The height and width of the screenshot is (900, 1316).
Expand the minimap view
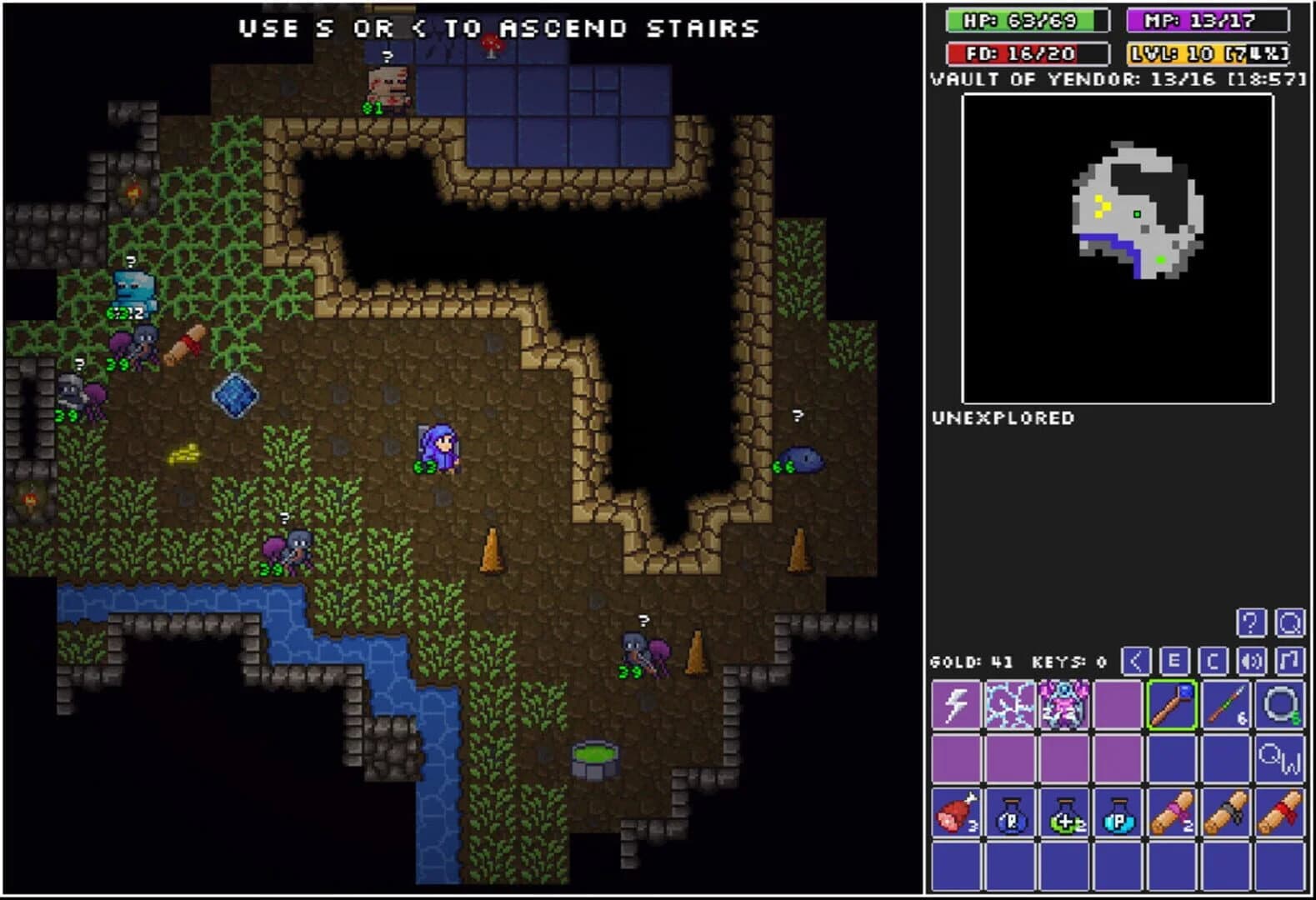[1121, 246]
